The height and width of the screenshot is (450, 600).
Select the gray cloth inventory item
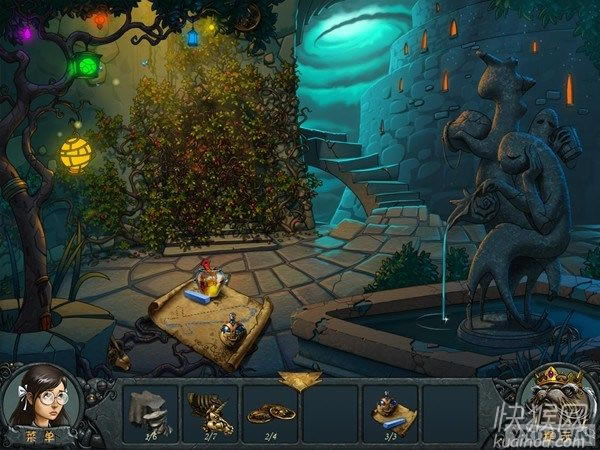click(x=150, y=410)
